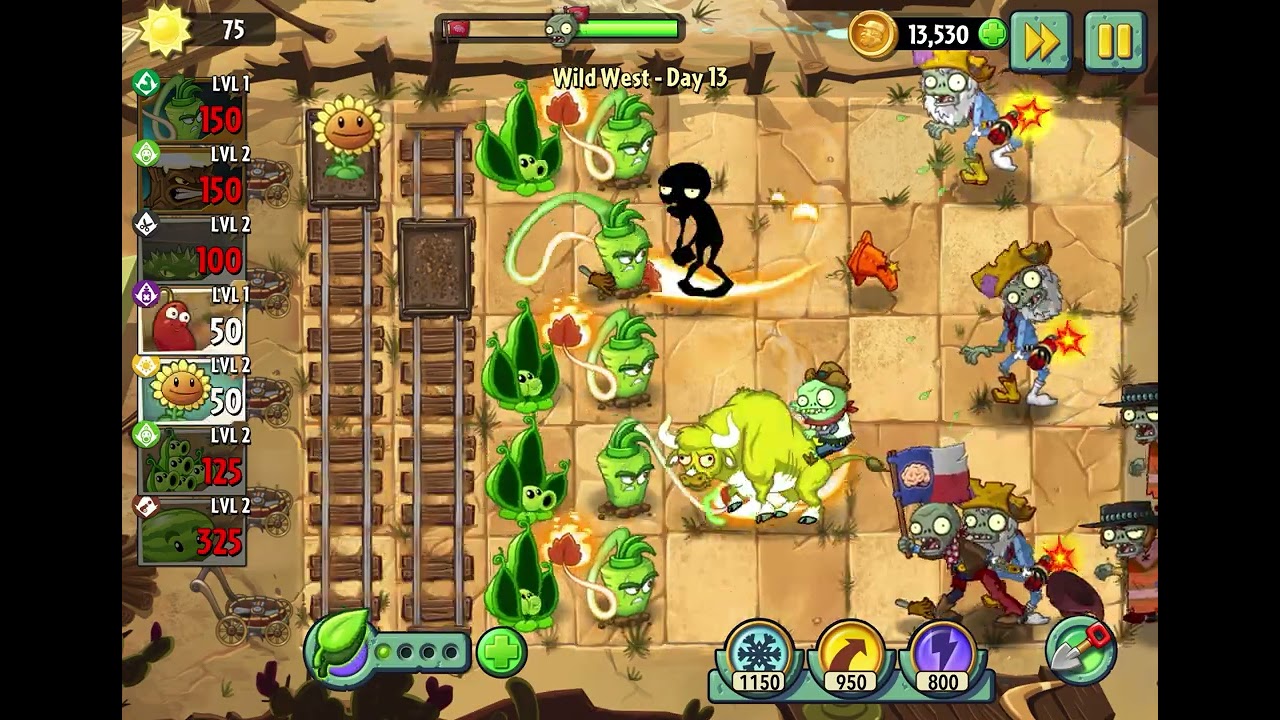Toggle fast-forward speed
This screenshot has height=720, width=1280.
pos(1041,41)
